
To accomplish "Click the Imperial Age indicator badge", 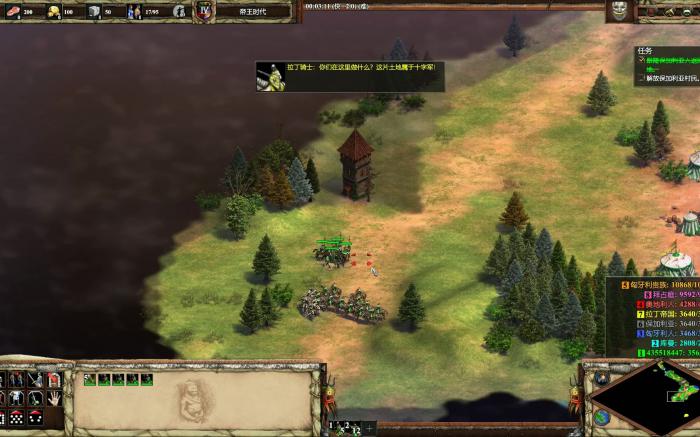I will pos(204,11).
